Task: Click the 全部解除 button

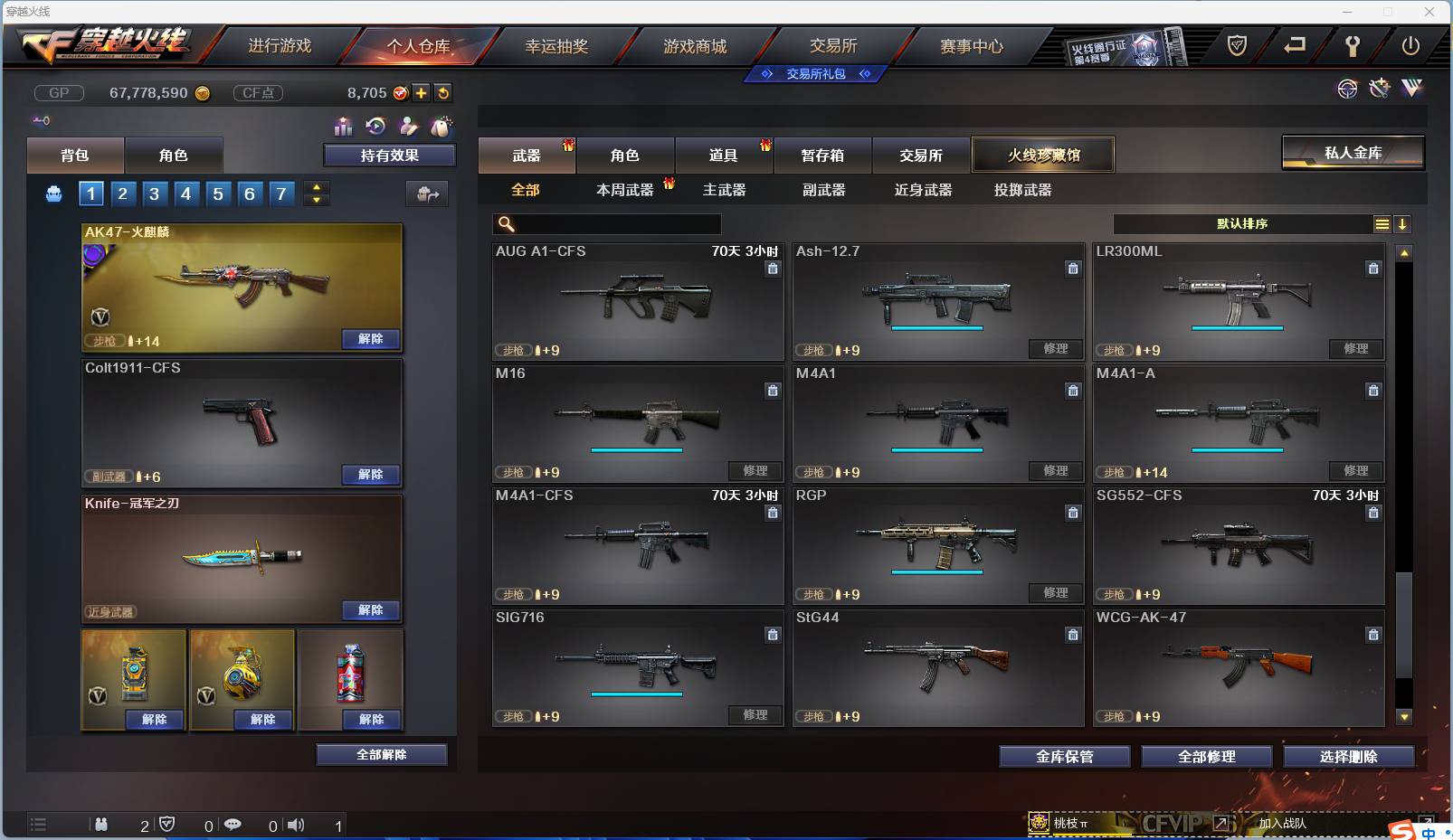Action: click(381, 754)
